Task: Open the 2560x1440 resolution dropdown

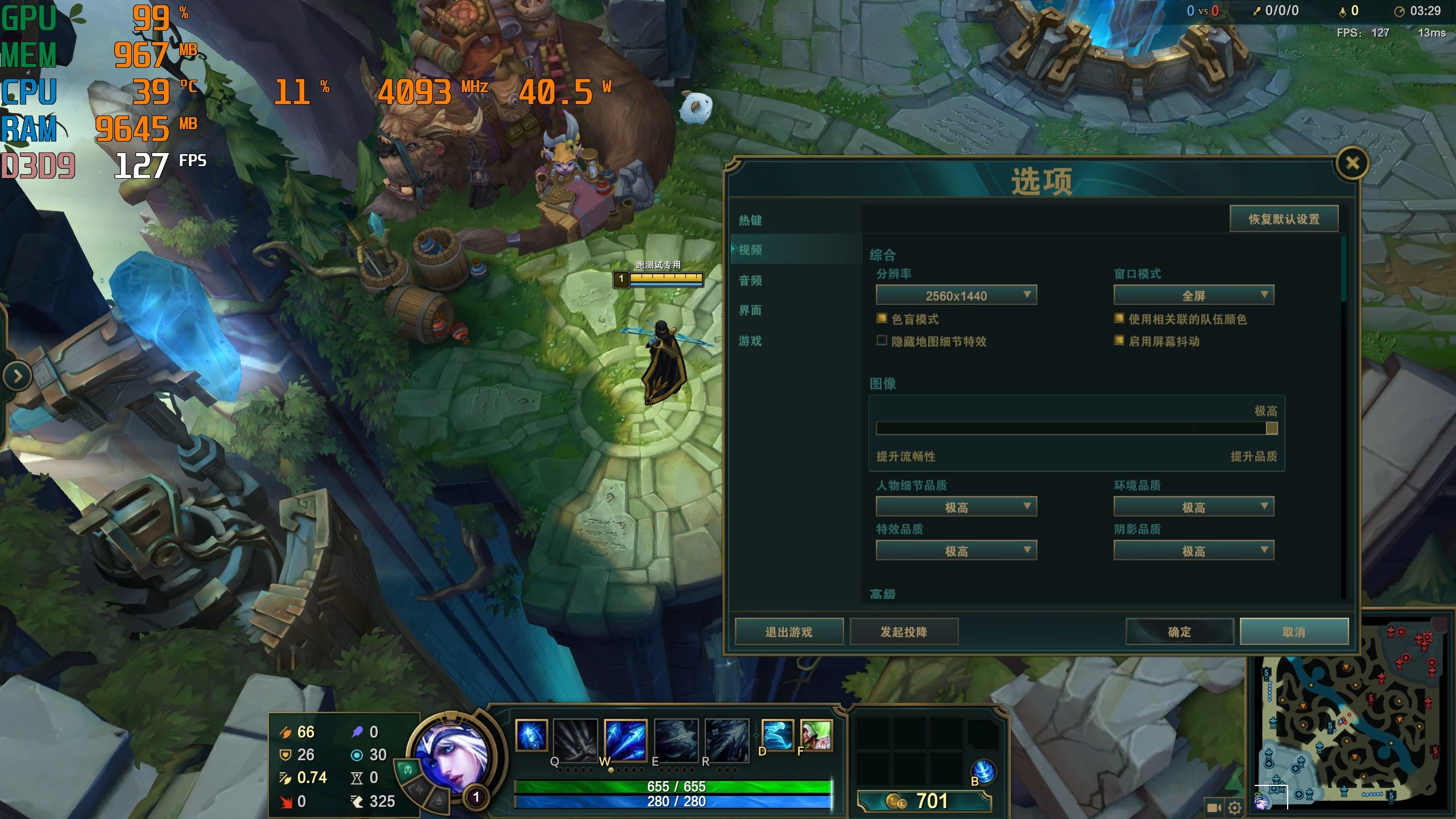Action: click(956, 295)
